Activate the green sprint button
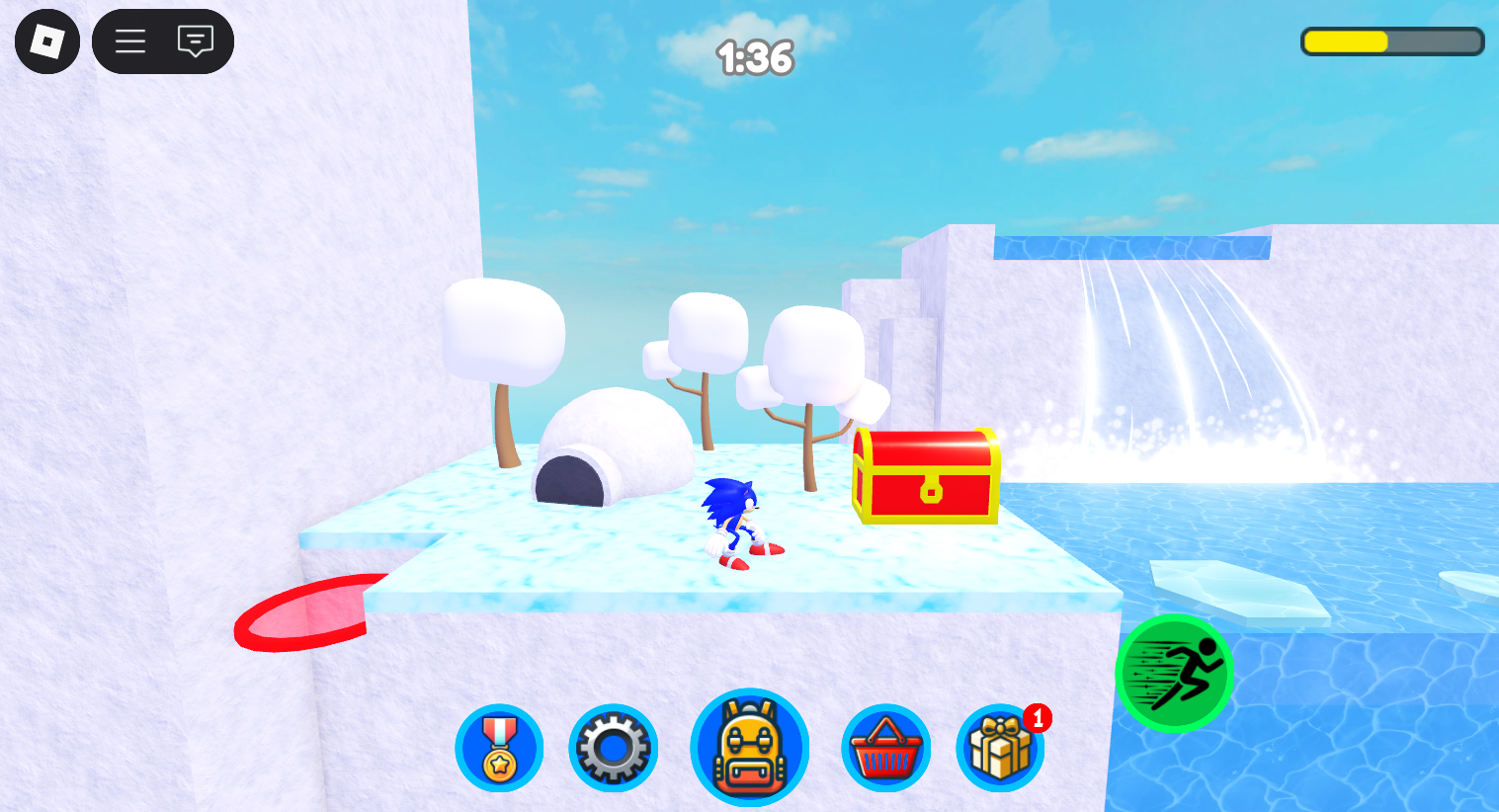The height and width of the screenshot is (812, 1499). coord(1175,673)
